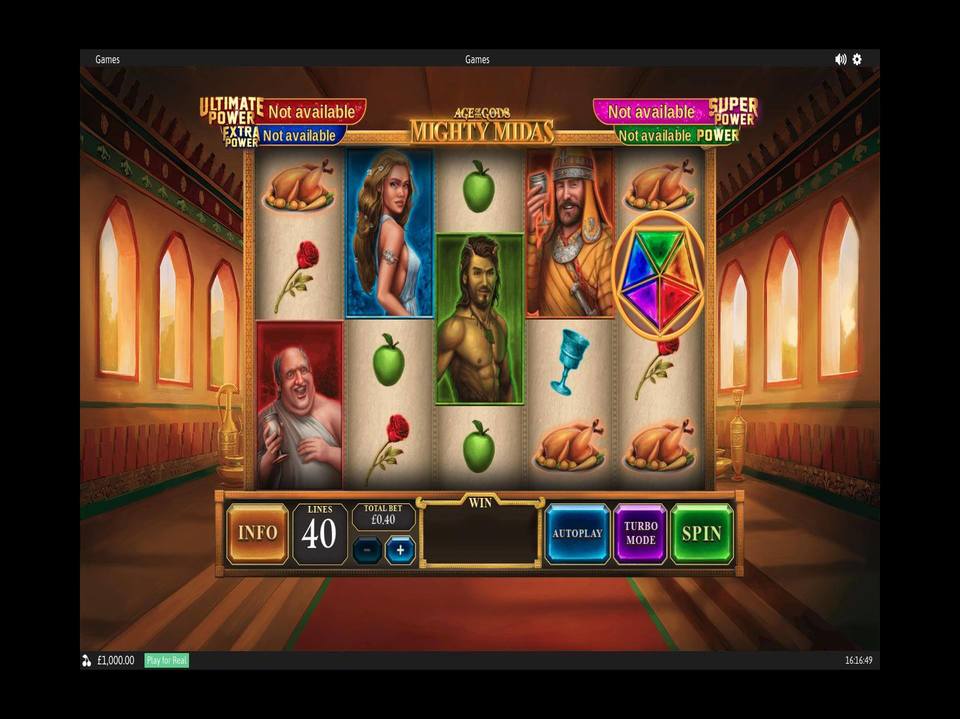Open the INFO paytable panel

(257, 533)
